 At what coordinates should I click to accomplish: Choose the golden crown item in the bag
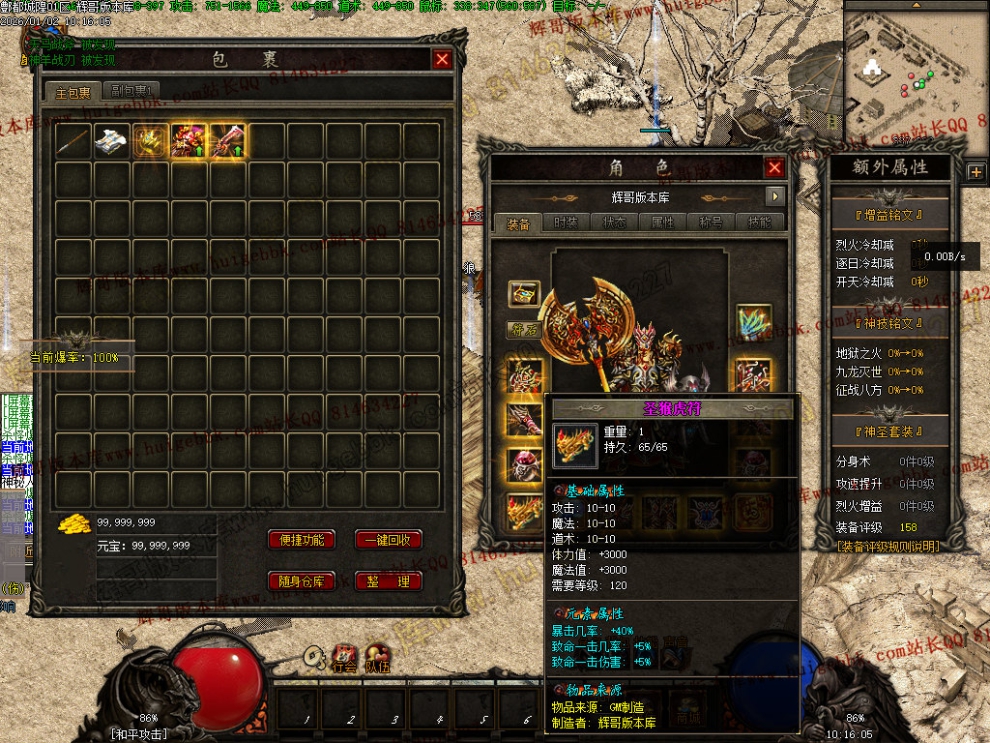click(151, 142)
